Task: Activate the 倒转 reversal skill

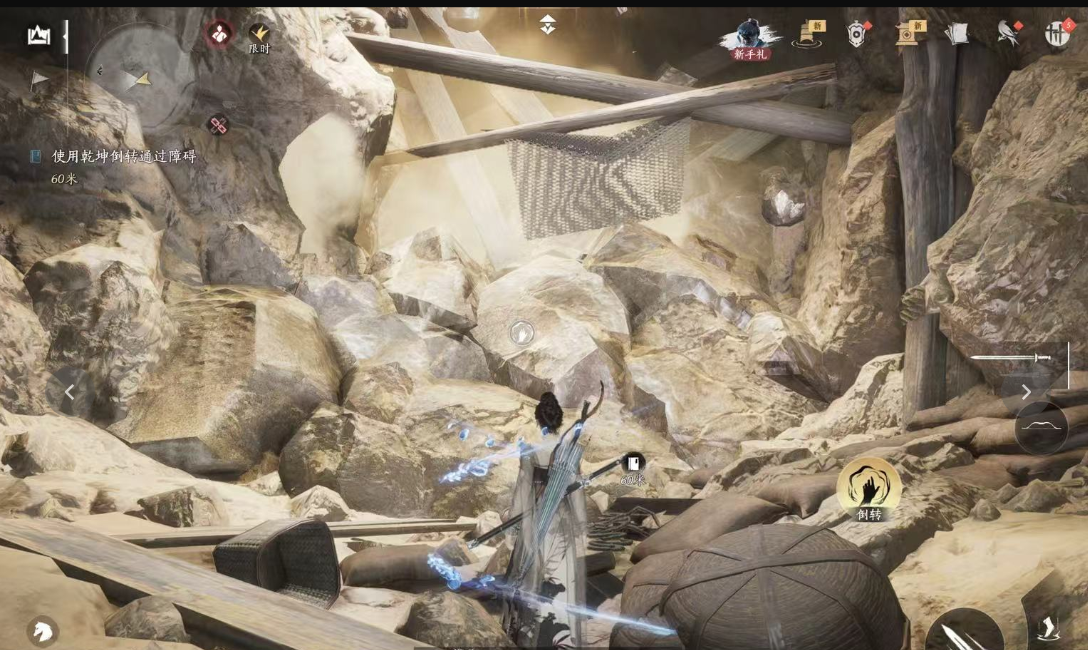Action: (x=868, y=487)
